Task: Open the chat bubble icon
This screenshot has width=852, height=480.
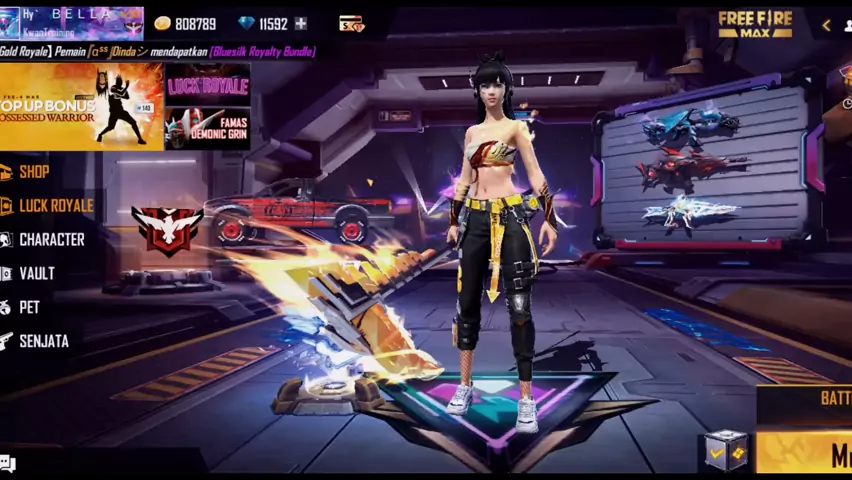Action: [x=8, y=463]
